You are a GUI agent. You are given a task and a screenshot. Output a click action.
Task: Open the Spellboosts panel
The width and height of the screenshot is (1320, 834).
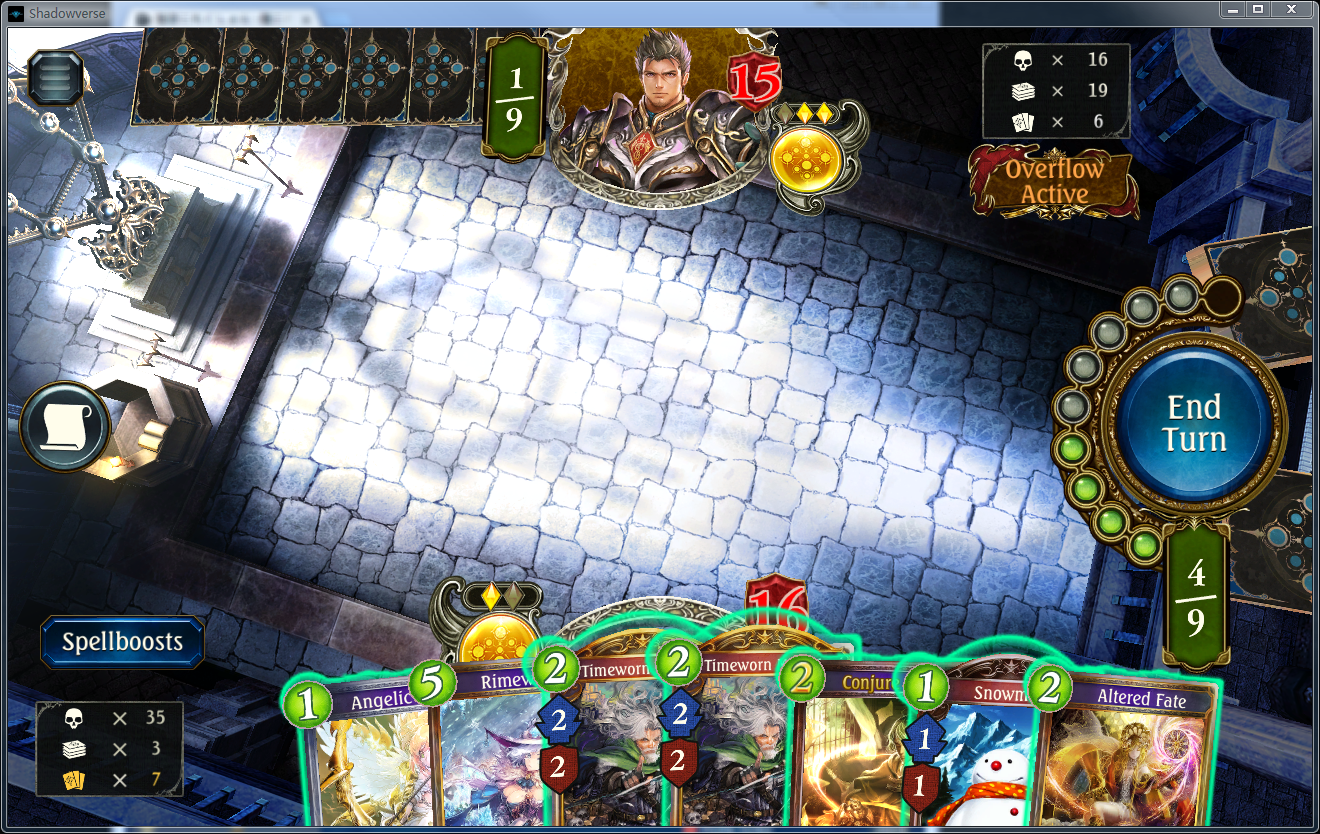pos(121,642)
